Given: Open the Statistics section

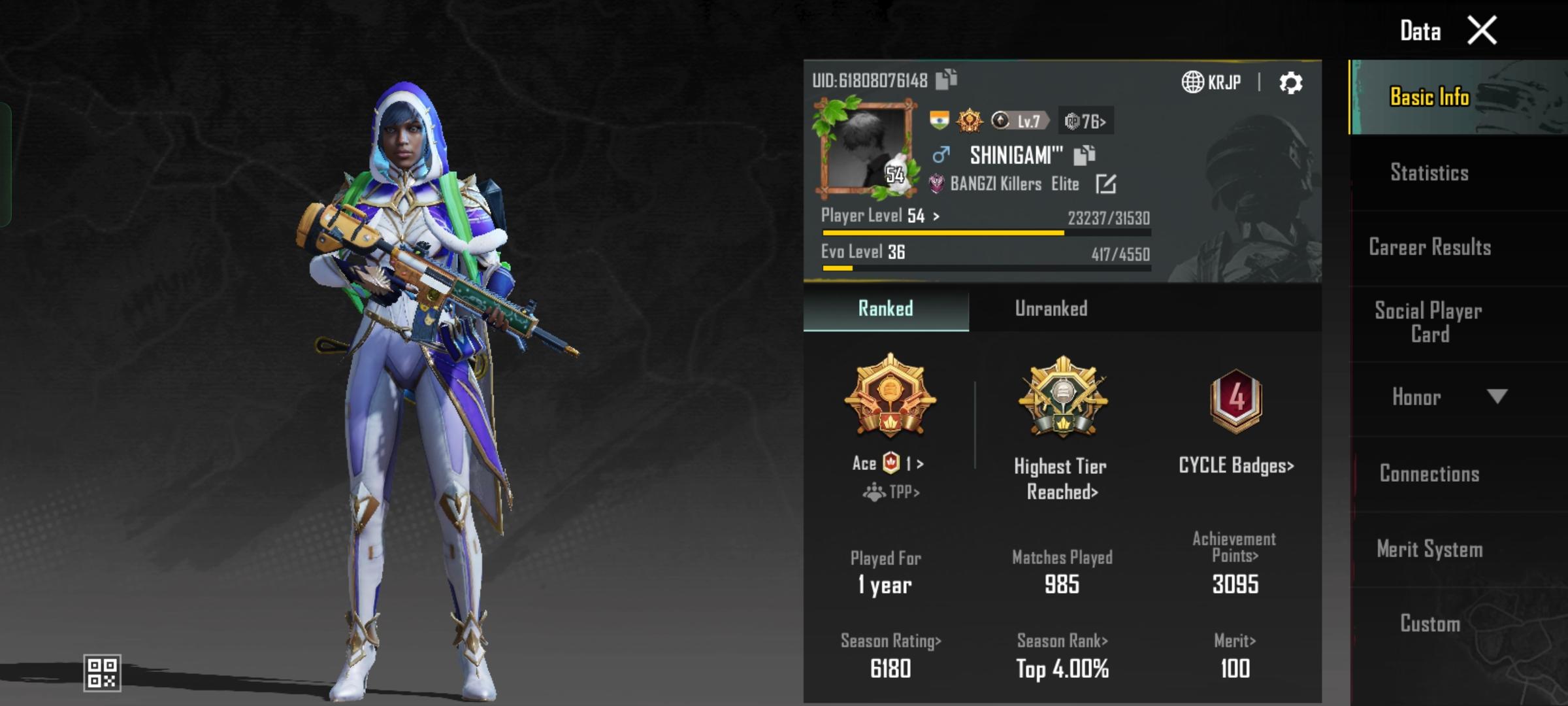Looking at the screenshot, I should (1429, 173).
